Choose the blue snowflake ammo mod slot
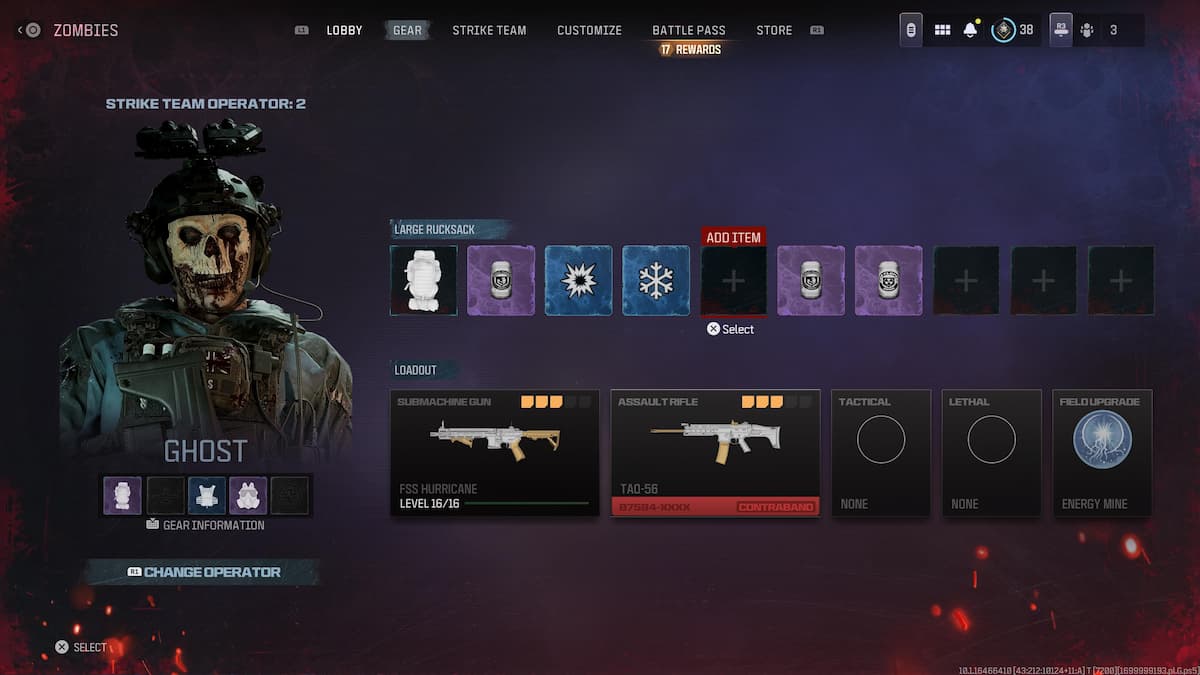The width and height of the screenshot is (1200, 675). click(x=656, y=281)
